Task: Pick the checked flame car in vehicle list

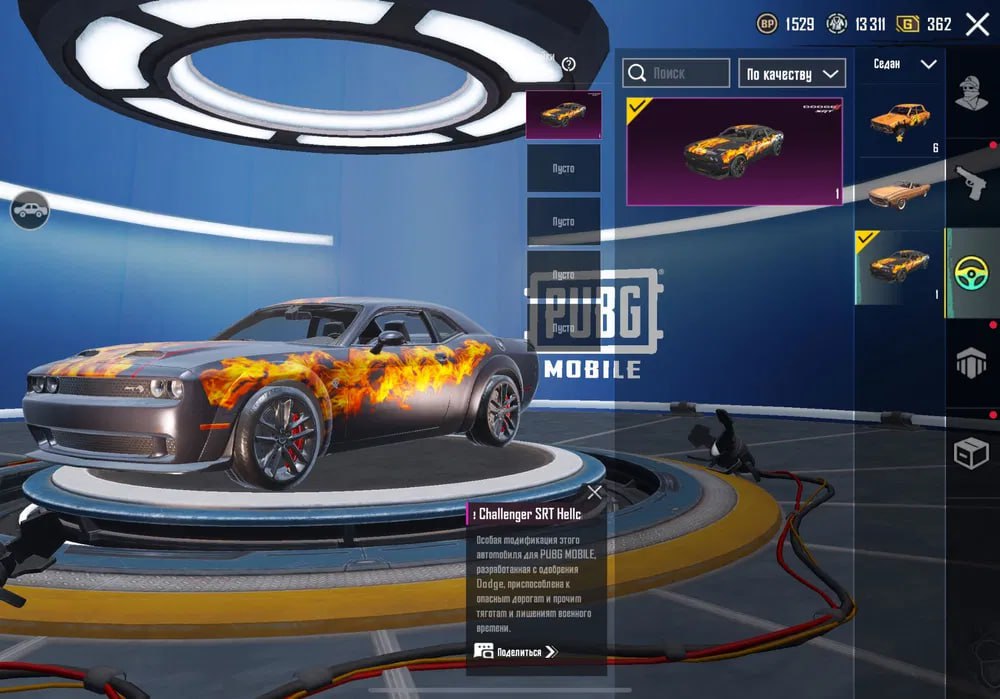Action: pos(899,267)
